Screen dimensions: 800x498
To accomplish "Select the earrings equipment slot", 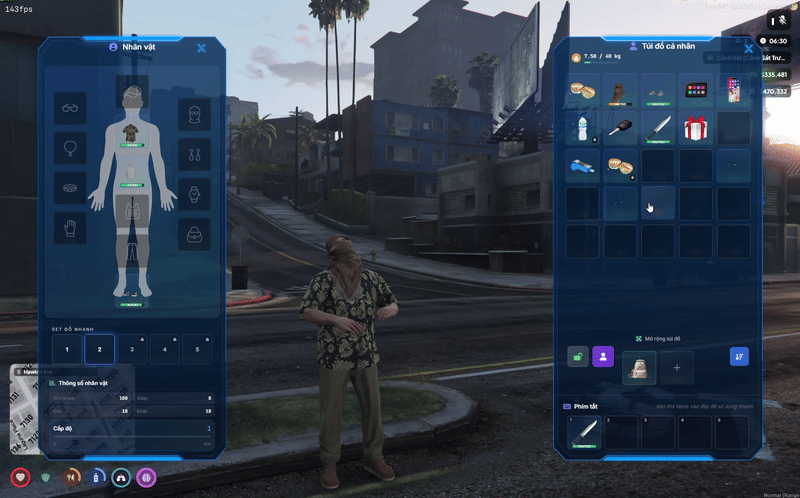I will (194, 154).
